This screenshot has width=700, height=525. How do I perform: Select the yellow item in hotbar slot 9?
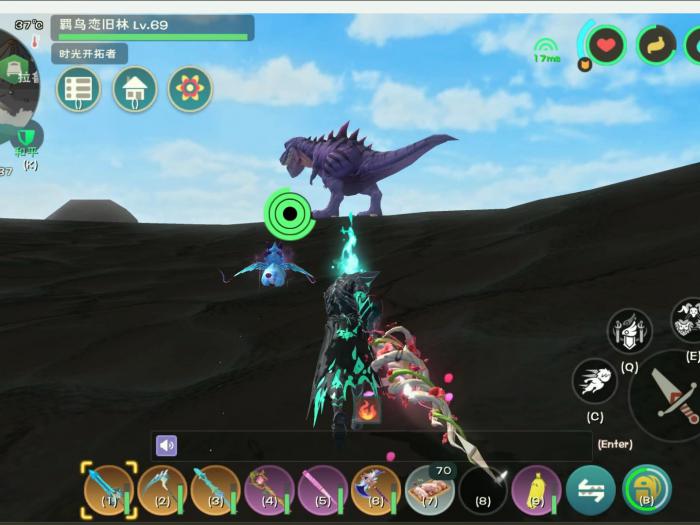537,490
